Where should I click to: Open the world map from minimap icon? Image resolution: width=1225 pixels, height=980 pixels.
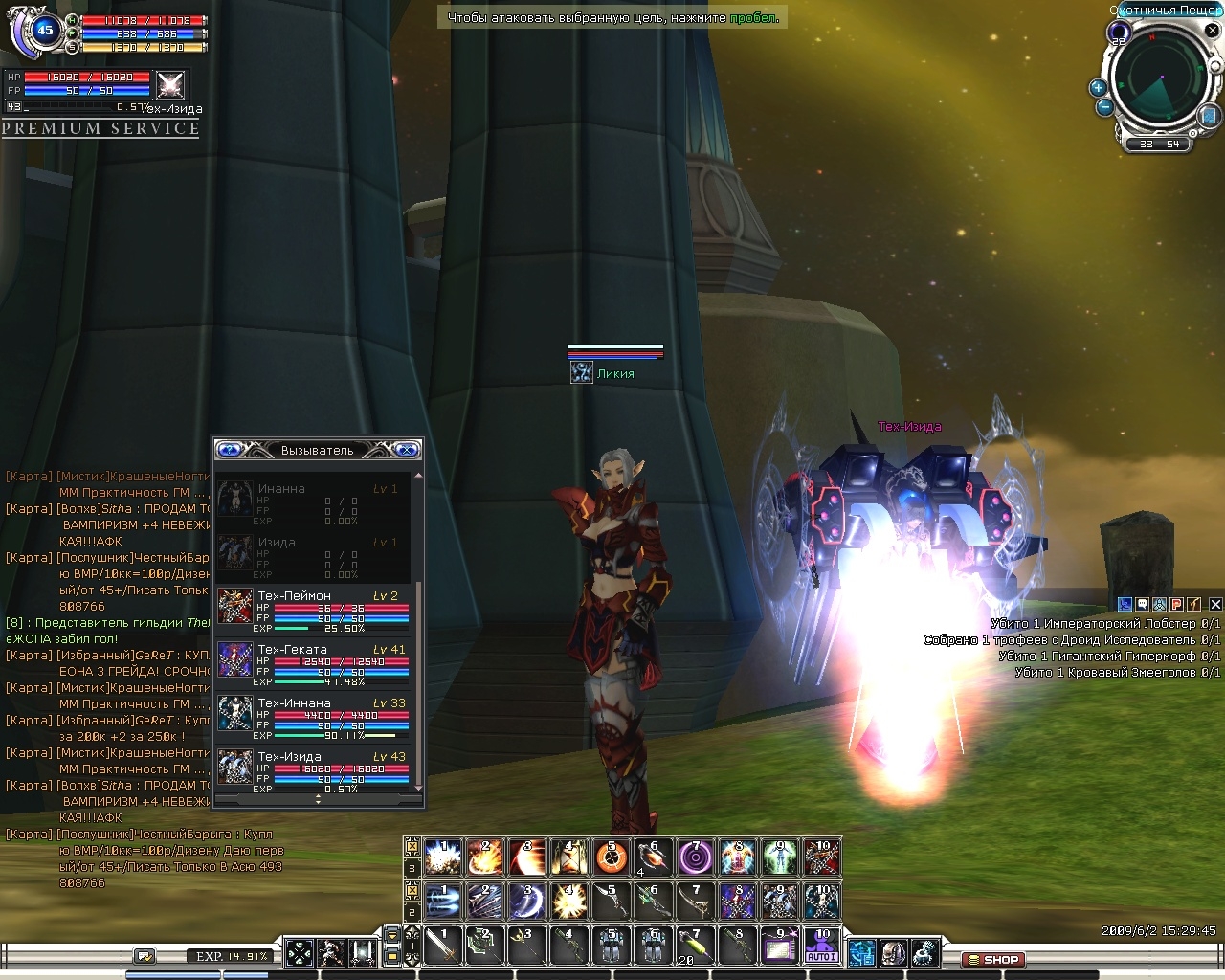point(1208,116)
